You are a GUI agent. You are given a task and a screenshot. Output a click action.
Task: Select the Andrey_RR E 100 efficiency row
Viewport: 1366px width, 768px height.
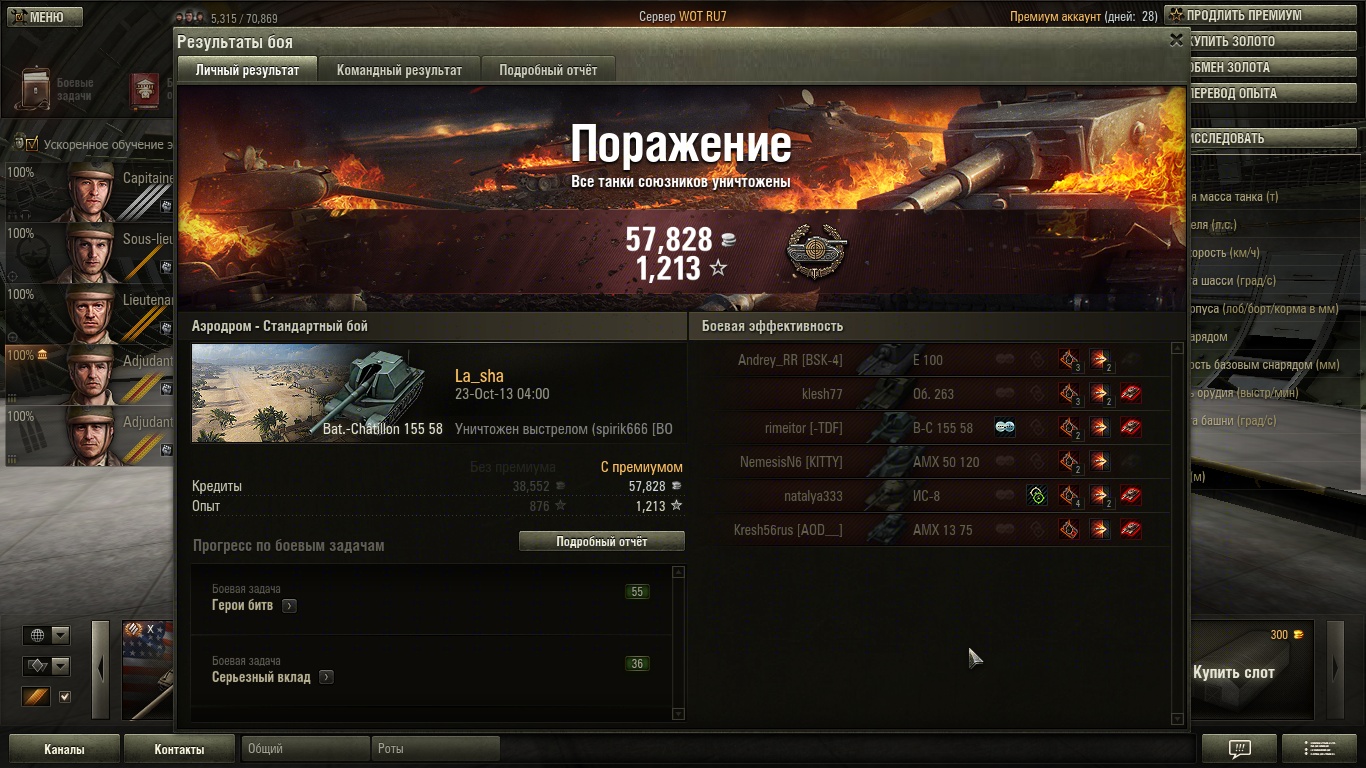click(930, 360)
